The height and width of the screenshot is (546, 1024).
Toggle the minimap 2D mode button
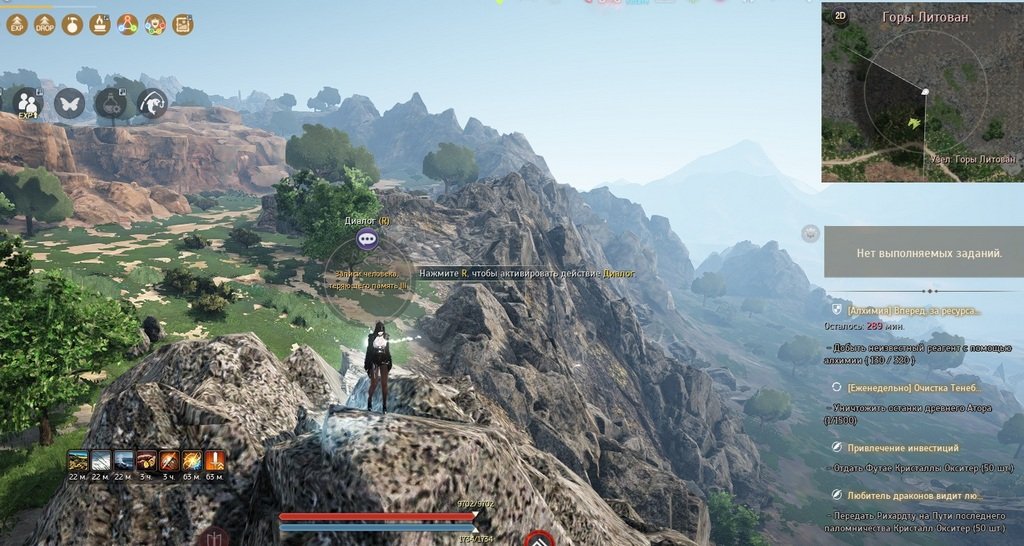[840, 16]
